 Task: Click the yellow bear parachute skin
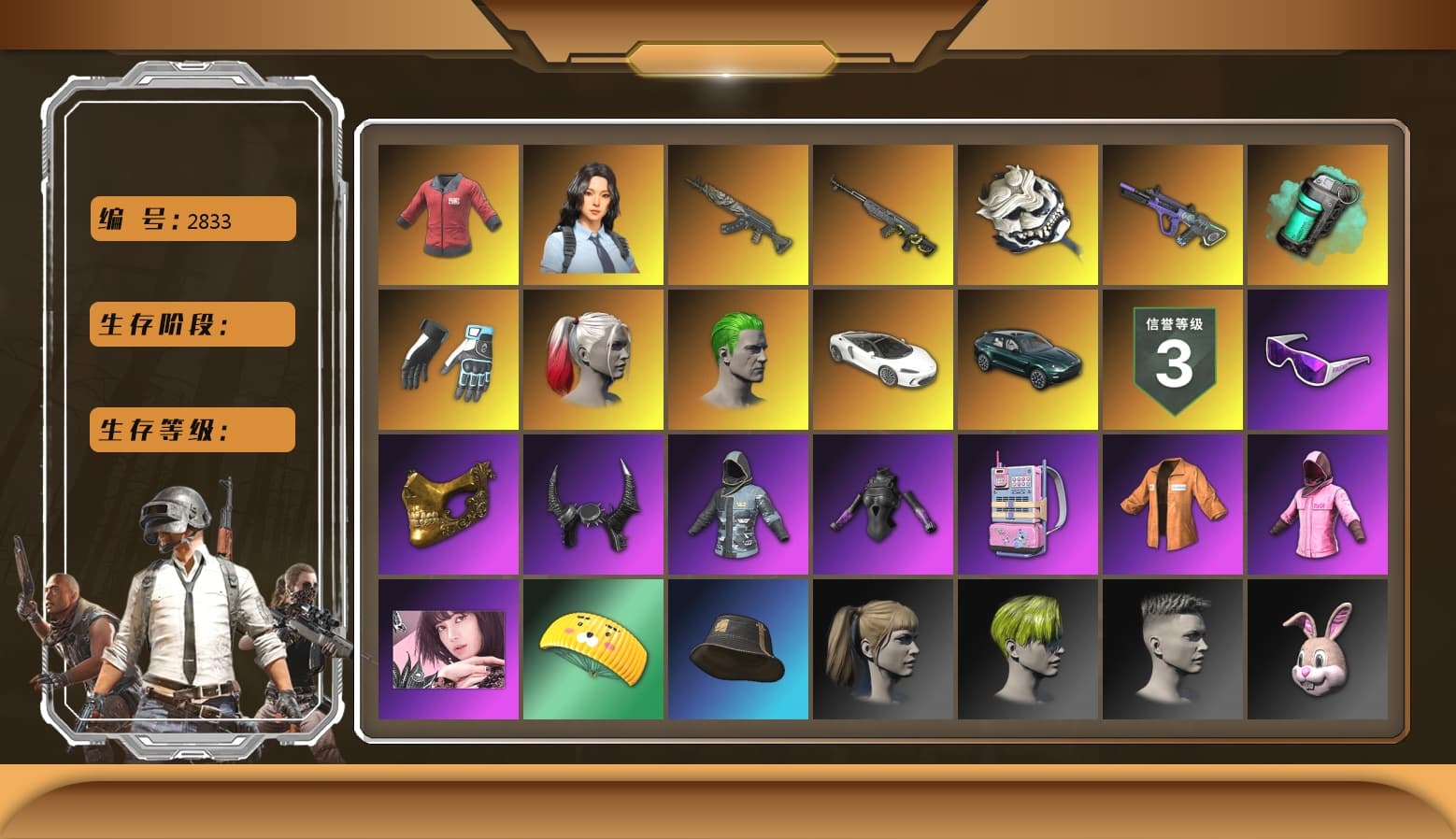coord(592,651)
